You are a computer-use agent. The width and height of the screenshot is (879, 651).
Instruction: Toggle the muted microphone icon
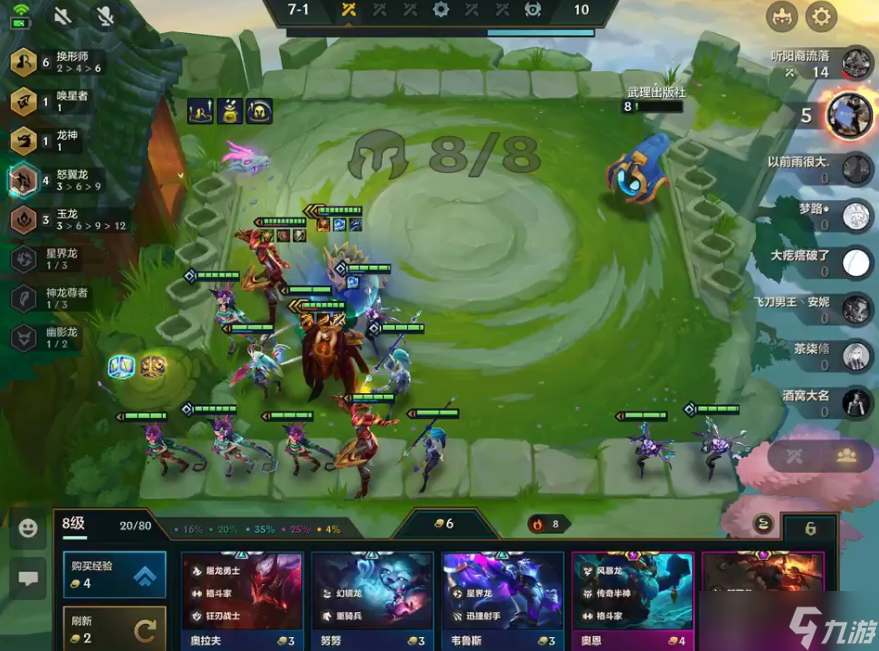click(104, 16)
